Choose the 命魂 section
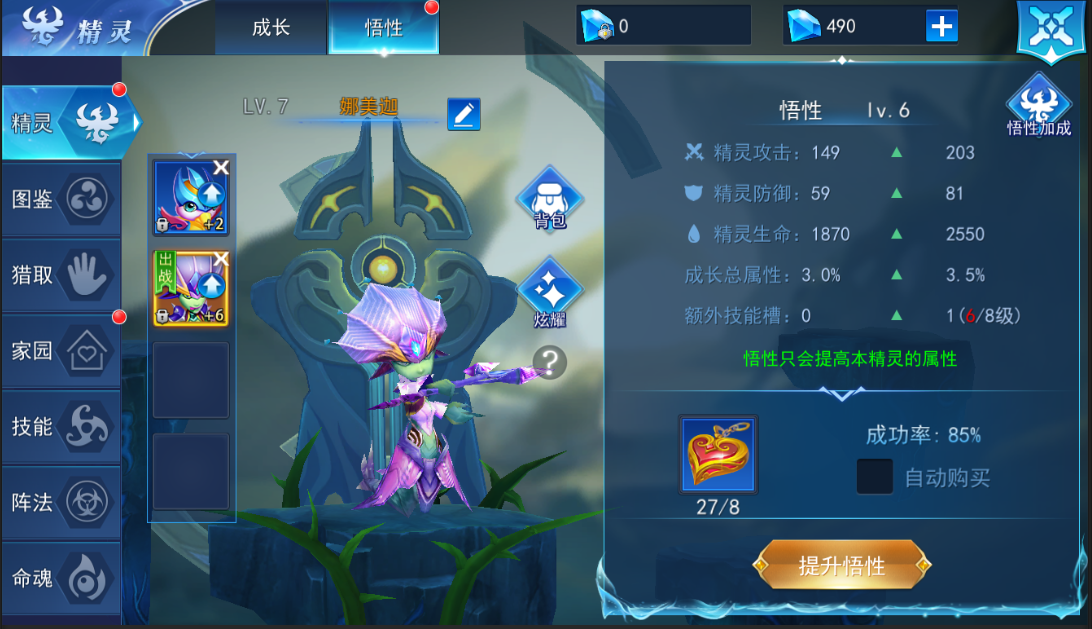This screenshot has width=1092, height=629. click(62, 578)
